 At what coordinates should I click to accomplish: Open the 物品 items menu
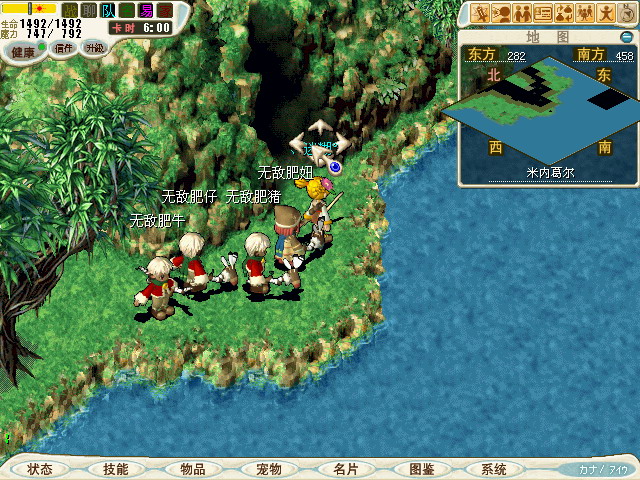192,469
